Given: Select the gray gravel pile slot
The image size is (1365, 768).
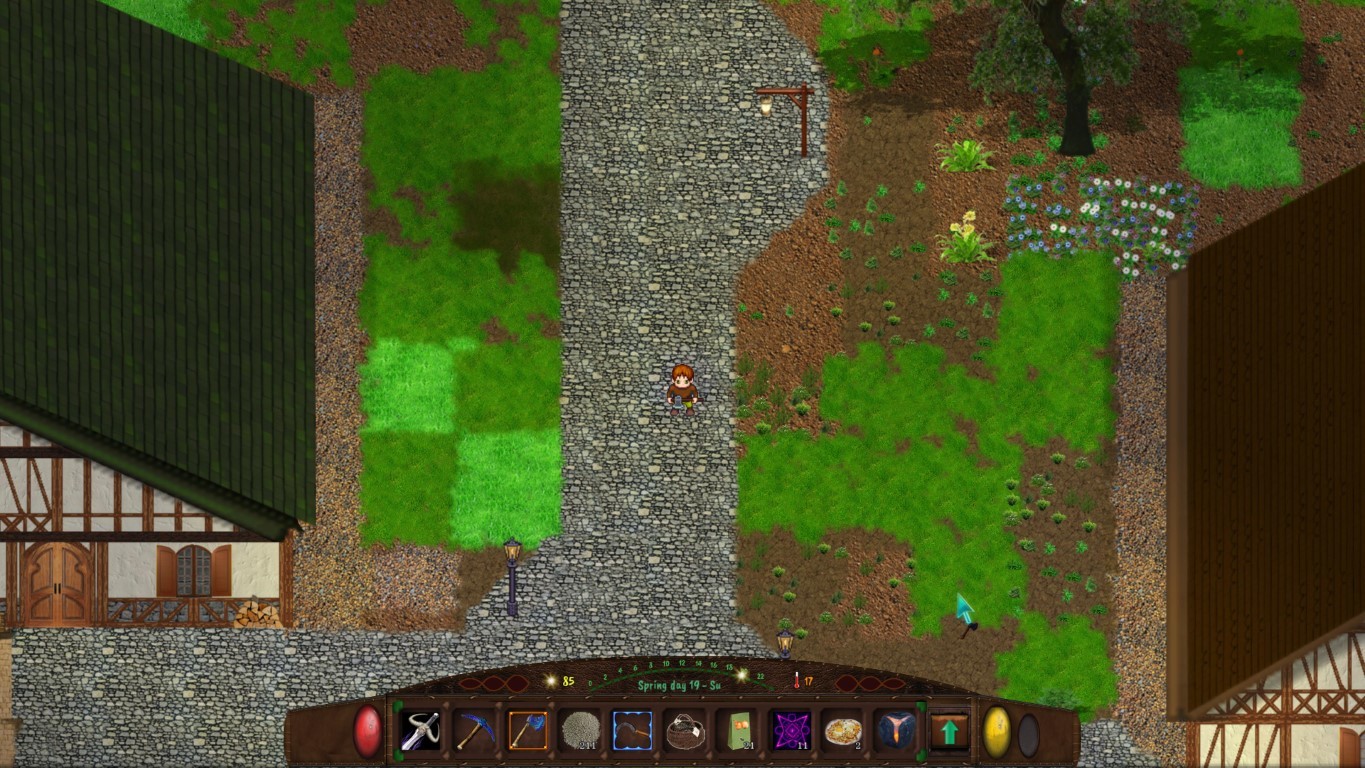Looking at the screenshot, I should pyautogui.click(x=580, y=731).
